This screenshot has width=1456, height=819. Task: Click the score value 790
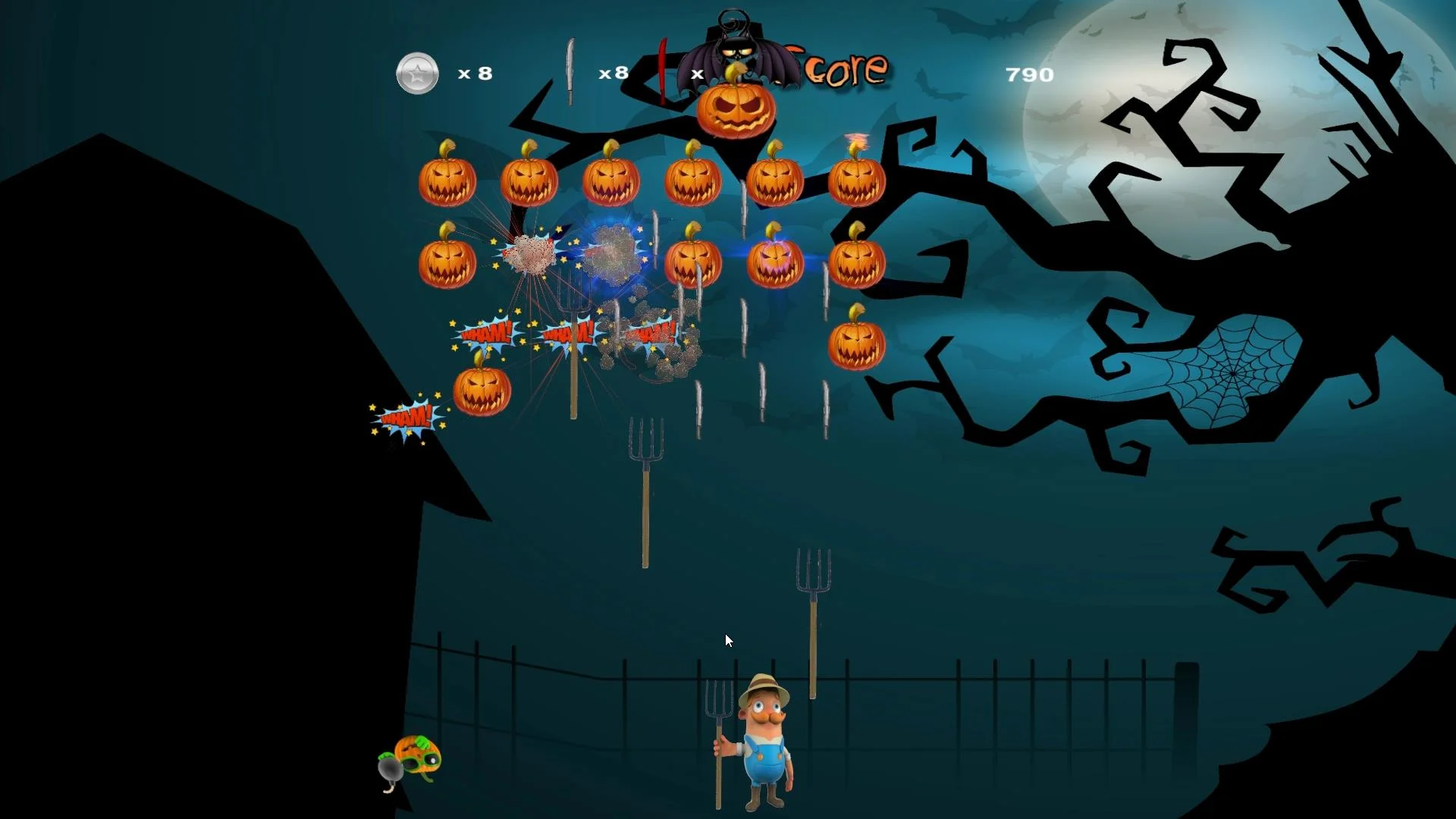1028,74
